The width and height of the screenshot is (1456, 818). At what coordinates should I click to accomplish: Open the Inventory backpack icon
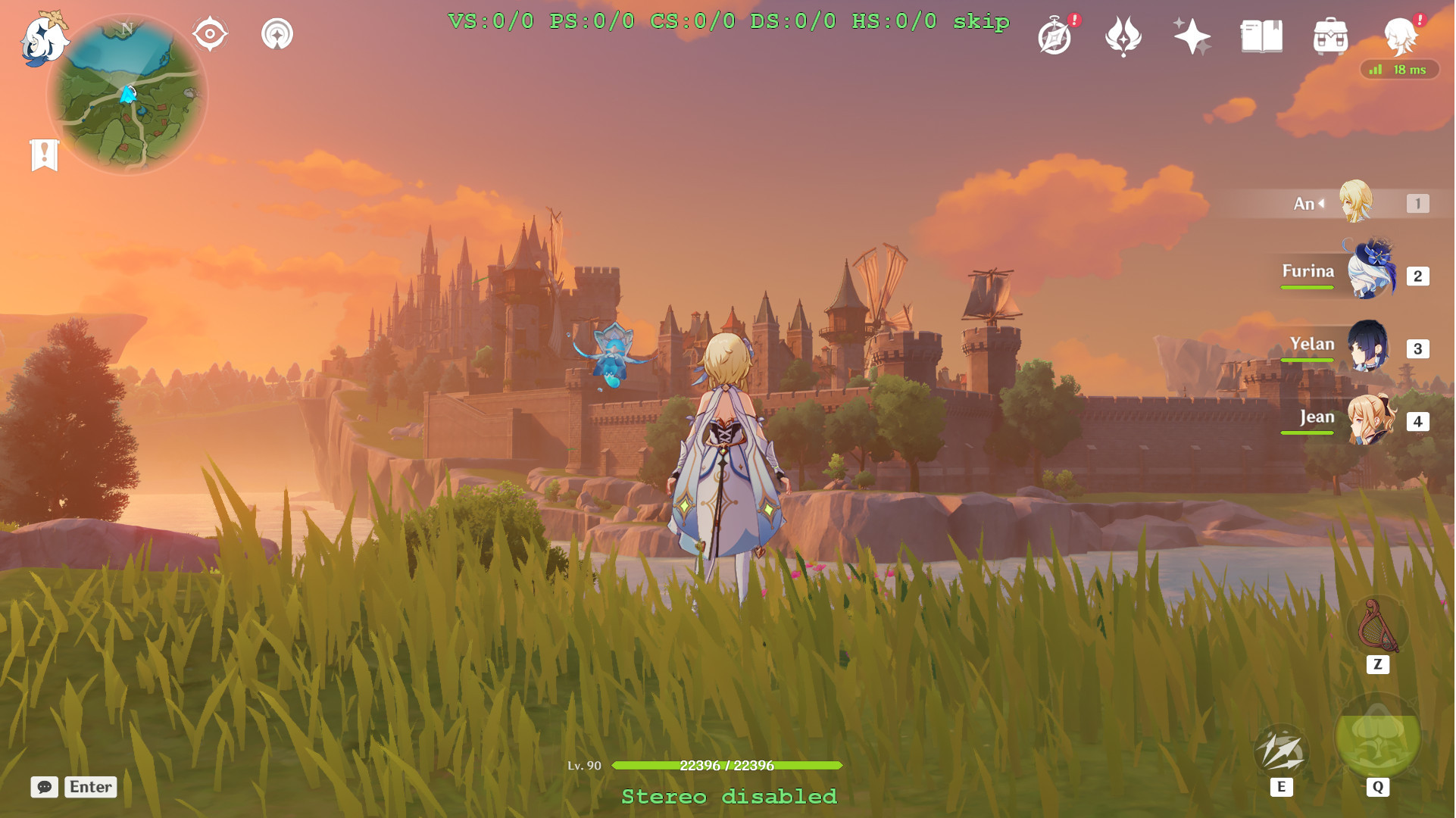point(1332,35)
